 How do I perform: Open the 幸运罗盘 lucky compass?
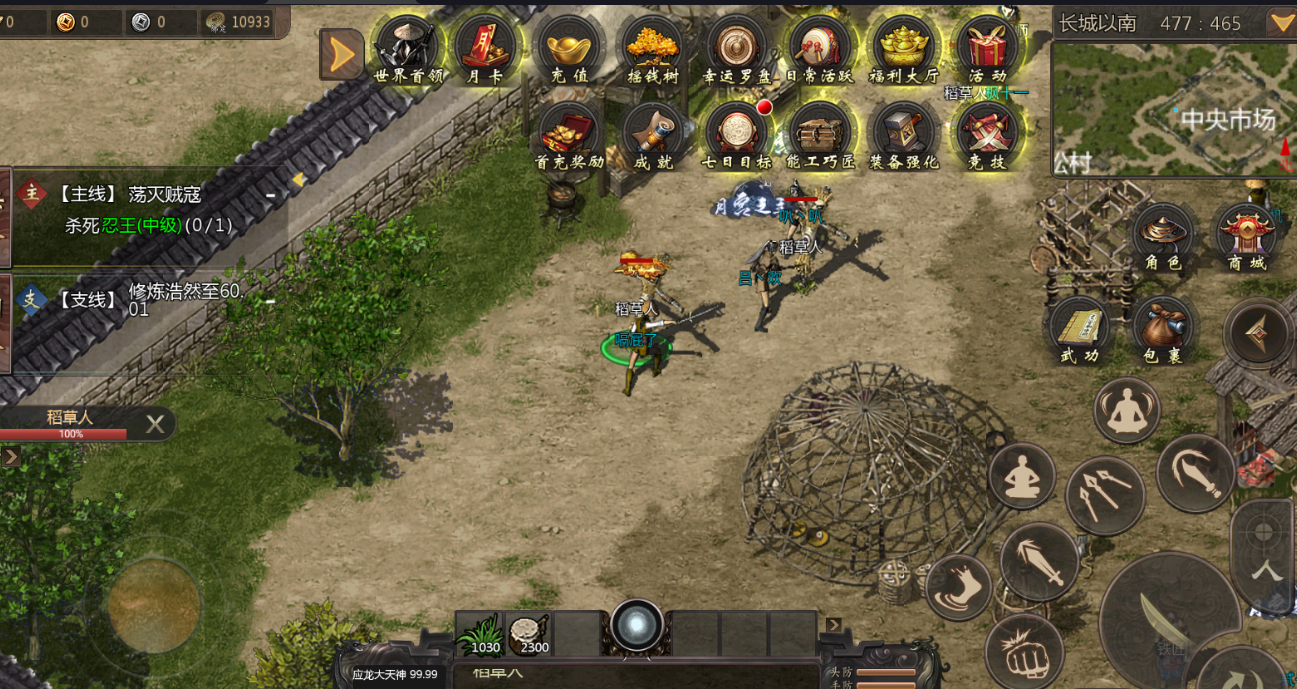click(737, 48)
